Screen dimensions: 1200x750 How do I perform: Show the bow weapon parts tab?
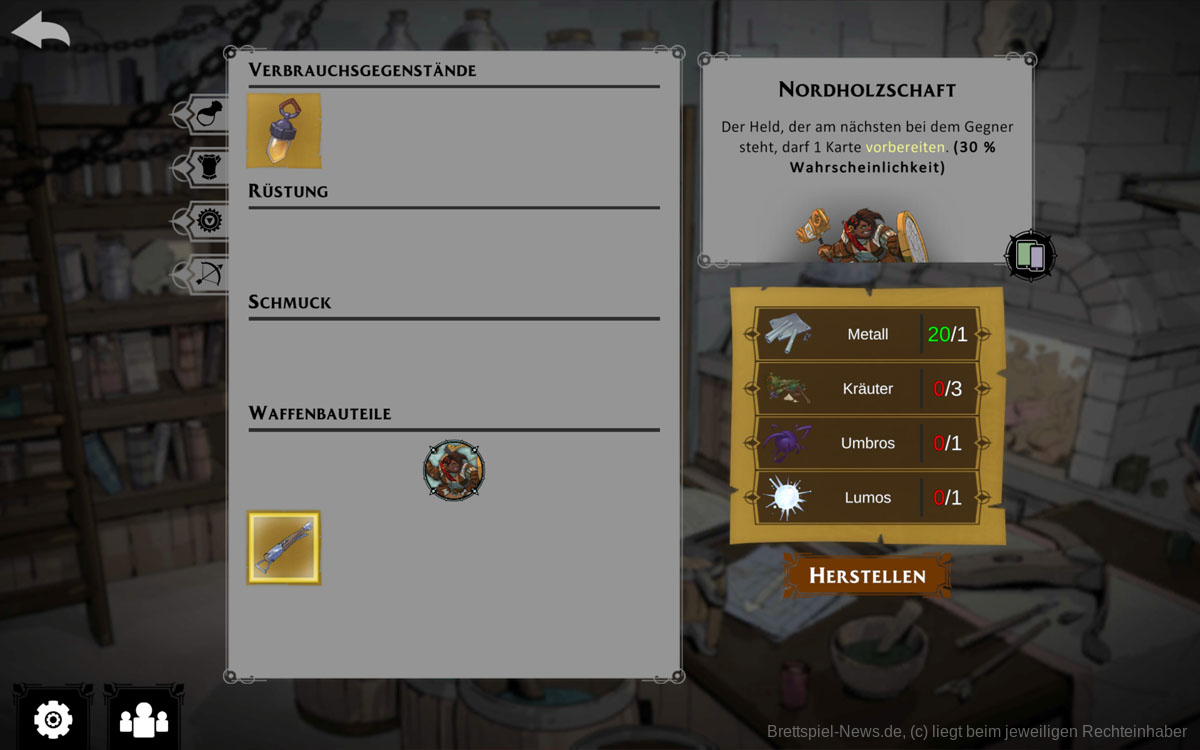(207, 273)
